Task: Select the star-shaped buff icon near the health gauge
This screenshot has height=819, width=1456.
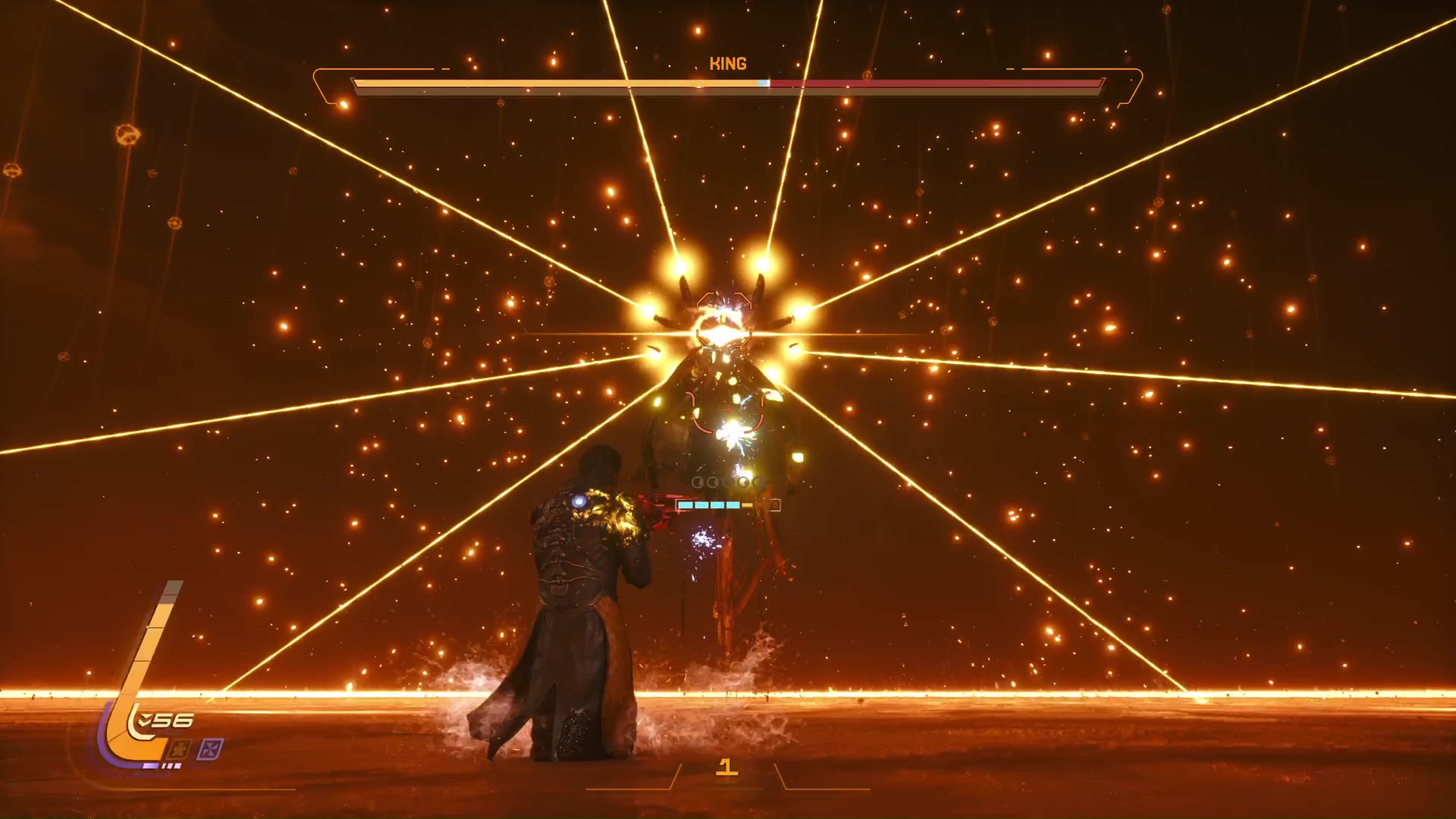Action: click(x=179, y=747)
